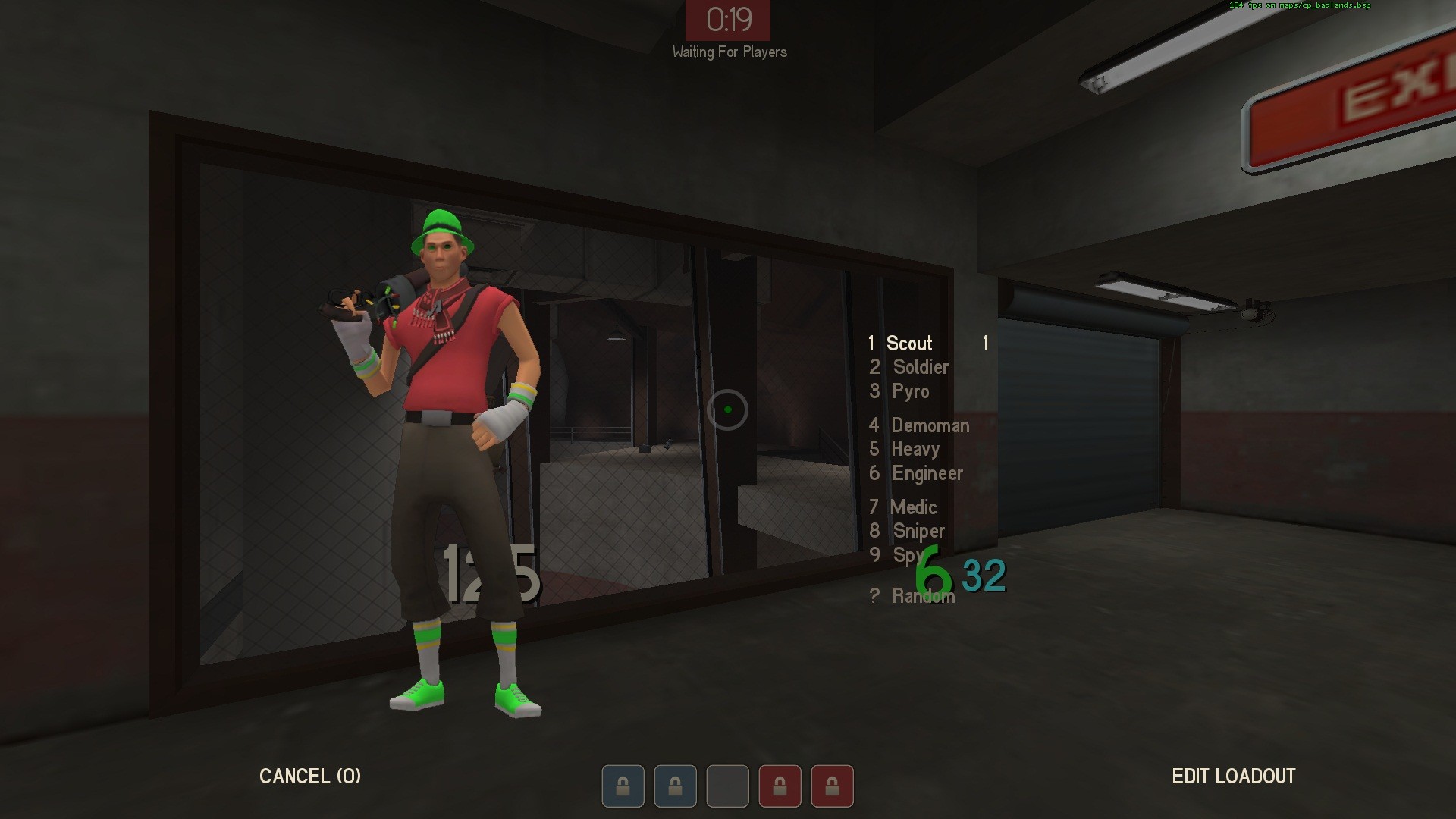Click the Waiting For Players timer
The height and width of the screenshot is (819, 1456).
pos(728,21)
